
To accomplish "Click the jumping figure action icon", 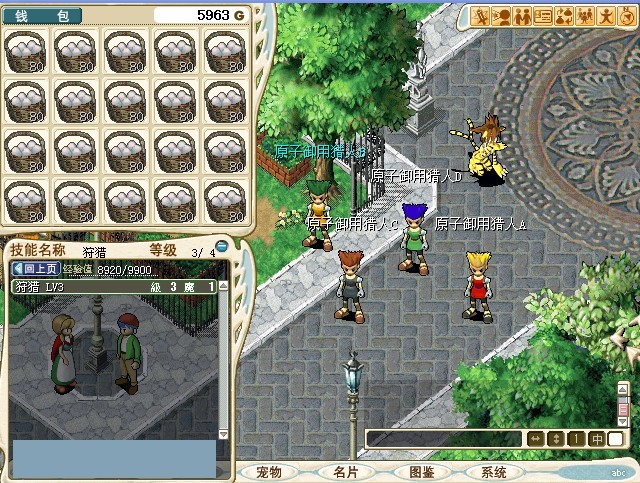I will 606,15.
